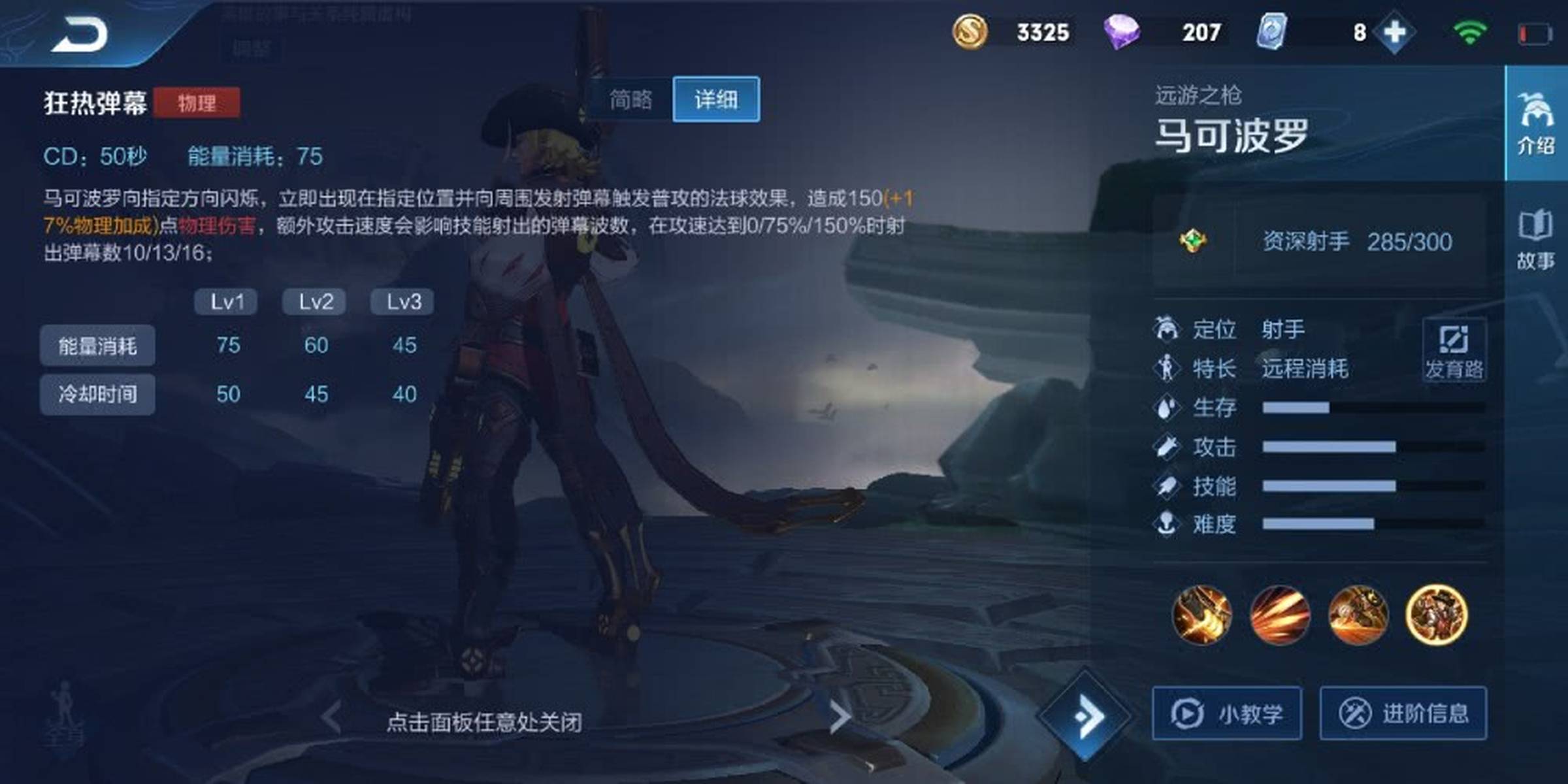Select the Lv3 skill level
This screenshot has height=784, width=1568.
pos(402,301)
